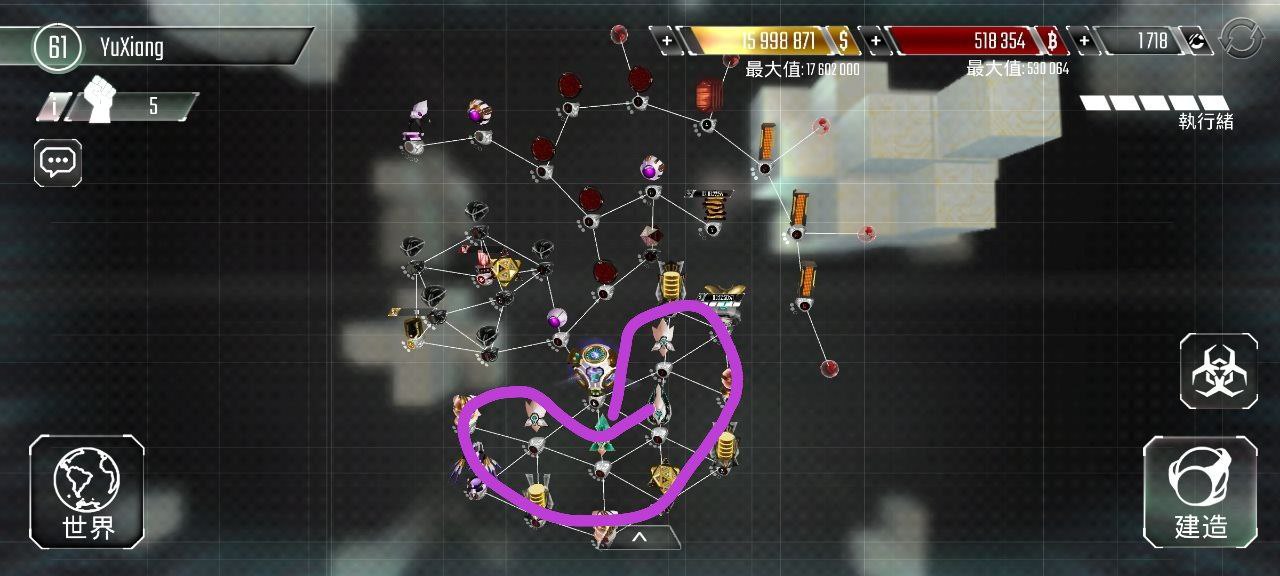Add more bitcoin with the plus button
This screenshot has height=576, width=1280.
pyautogui.click(x=876, y=41)
